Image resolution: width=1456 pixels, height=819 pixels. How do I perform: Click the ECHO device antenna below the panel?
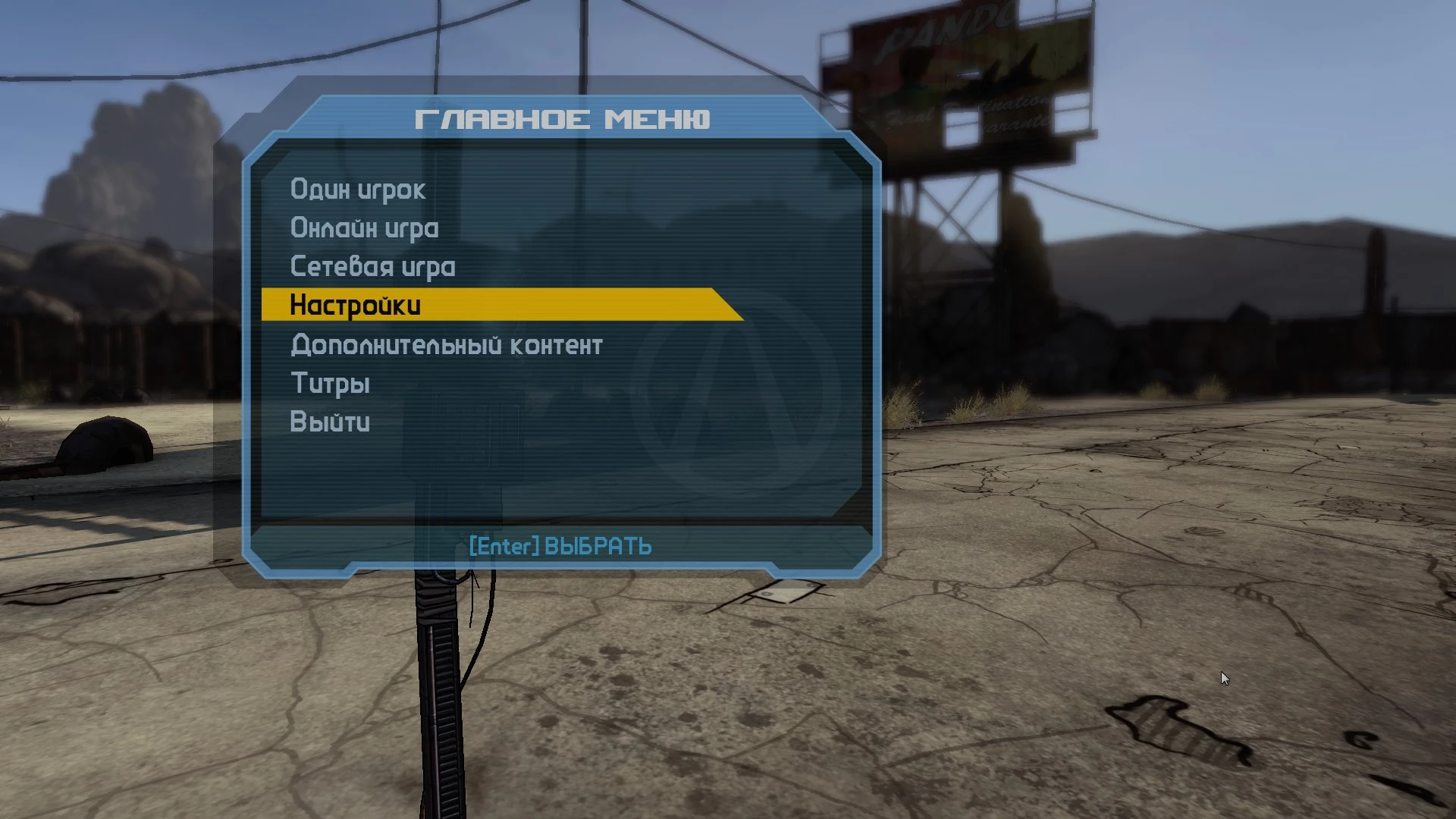coord(436,645)
